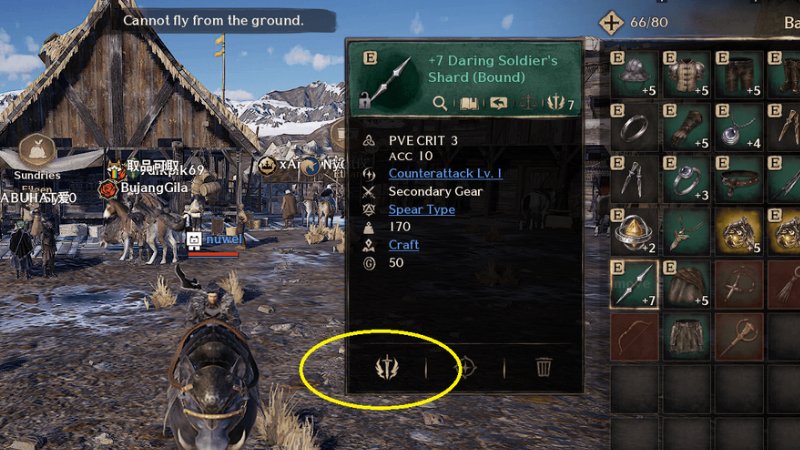The width and height of the screenshot is (800, 450).
Task: Open the Sundries merchant icon
Action: click(37, 150)
